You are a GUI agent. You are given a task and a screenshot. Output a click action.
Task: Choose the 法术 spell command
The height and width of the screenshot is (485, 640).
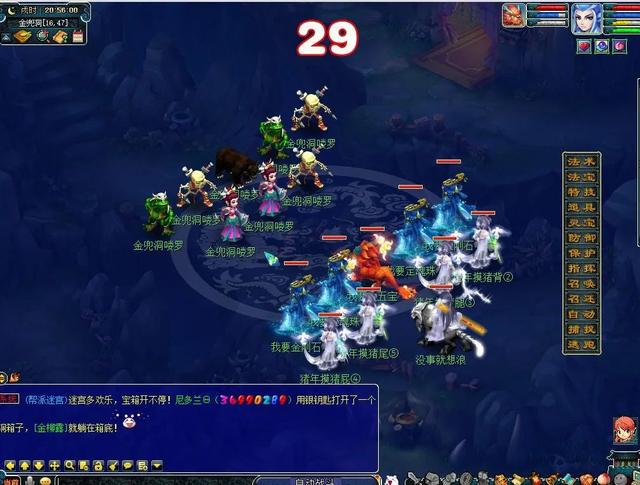point(581,161)
